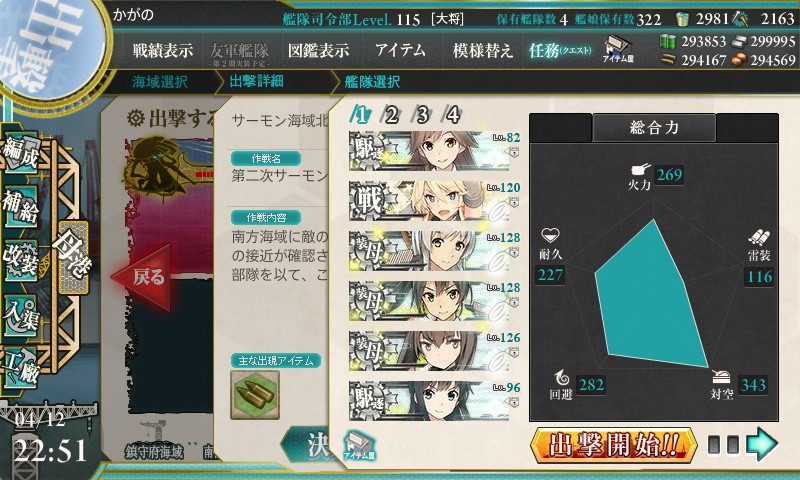Go back with the red 戻る arrow

[138, 277]
